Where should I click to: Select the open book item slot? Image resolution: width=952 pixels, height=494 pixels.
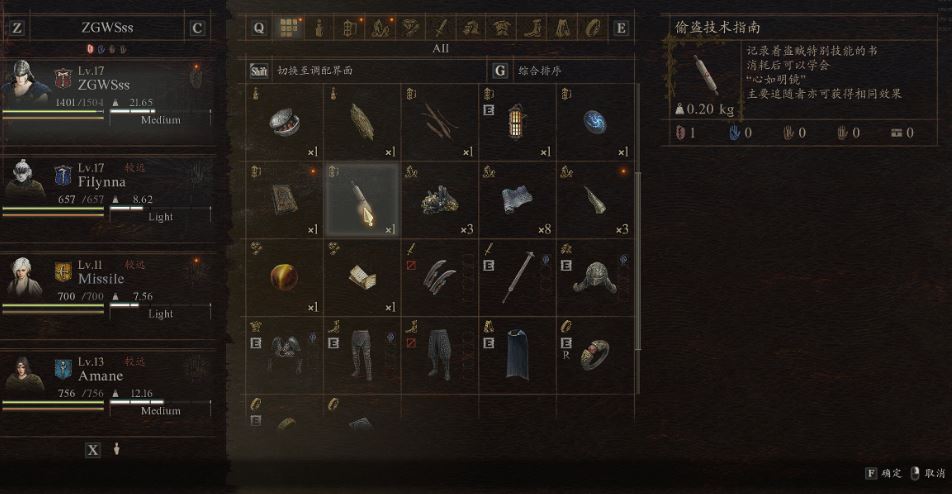click(362, 277)
